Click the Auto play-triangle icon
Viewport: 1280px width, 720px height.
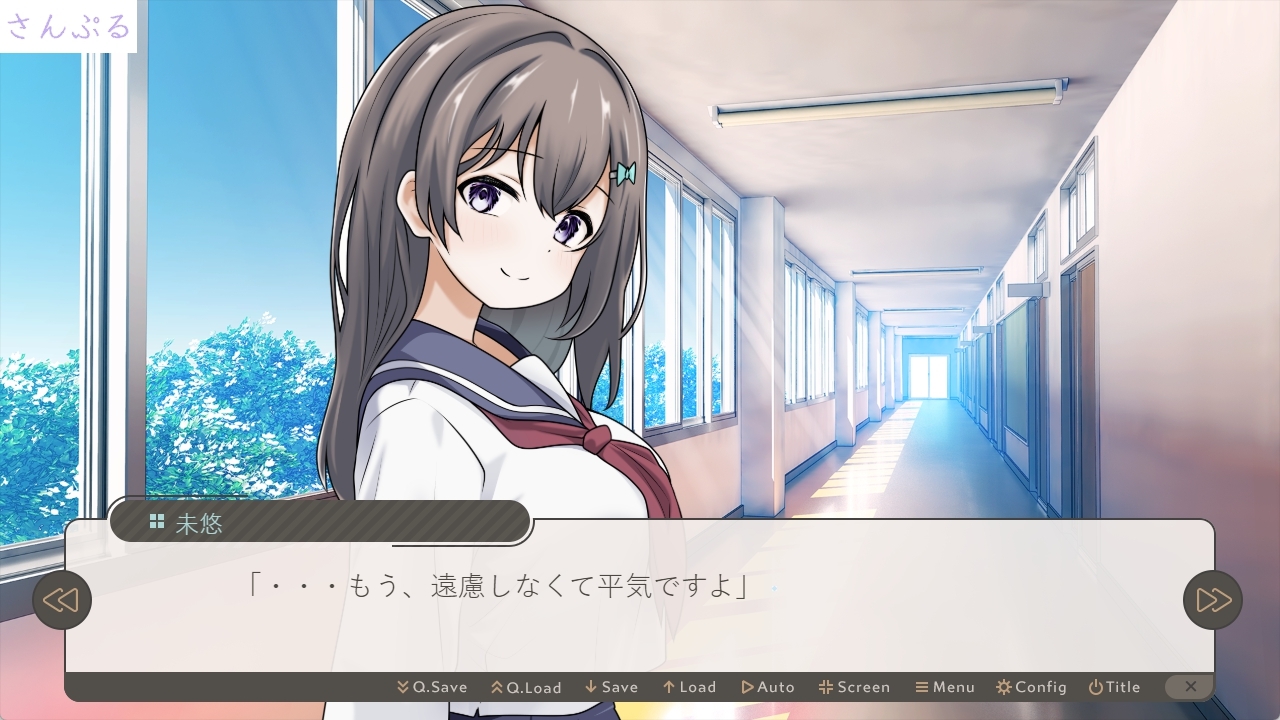(748, 687)
